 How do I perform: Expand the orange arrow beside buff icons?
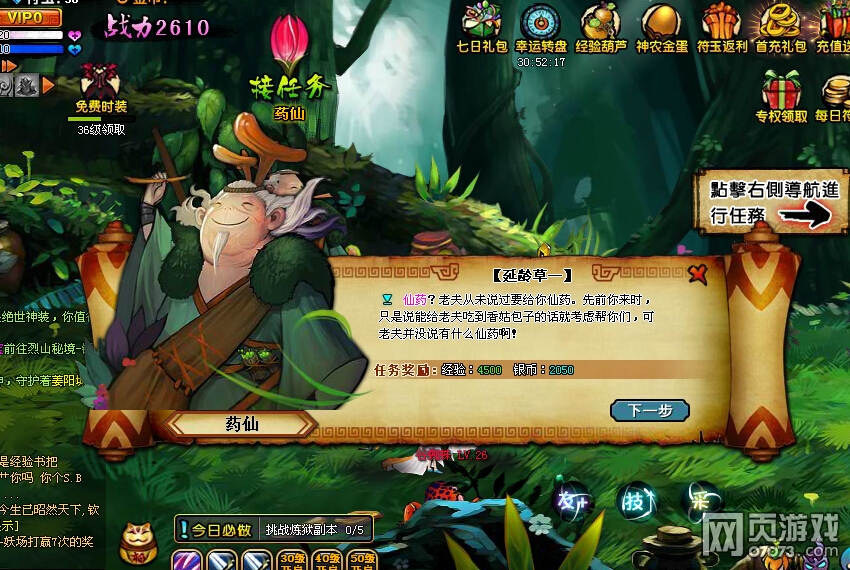(48, 86)
